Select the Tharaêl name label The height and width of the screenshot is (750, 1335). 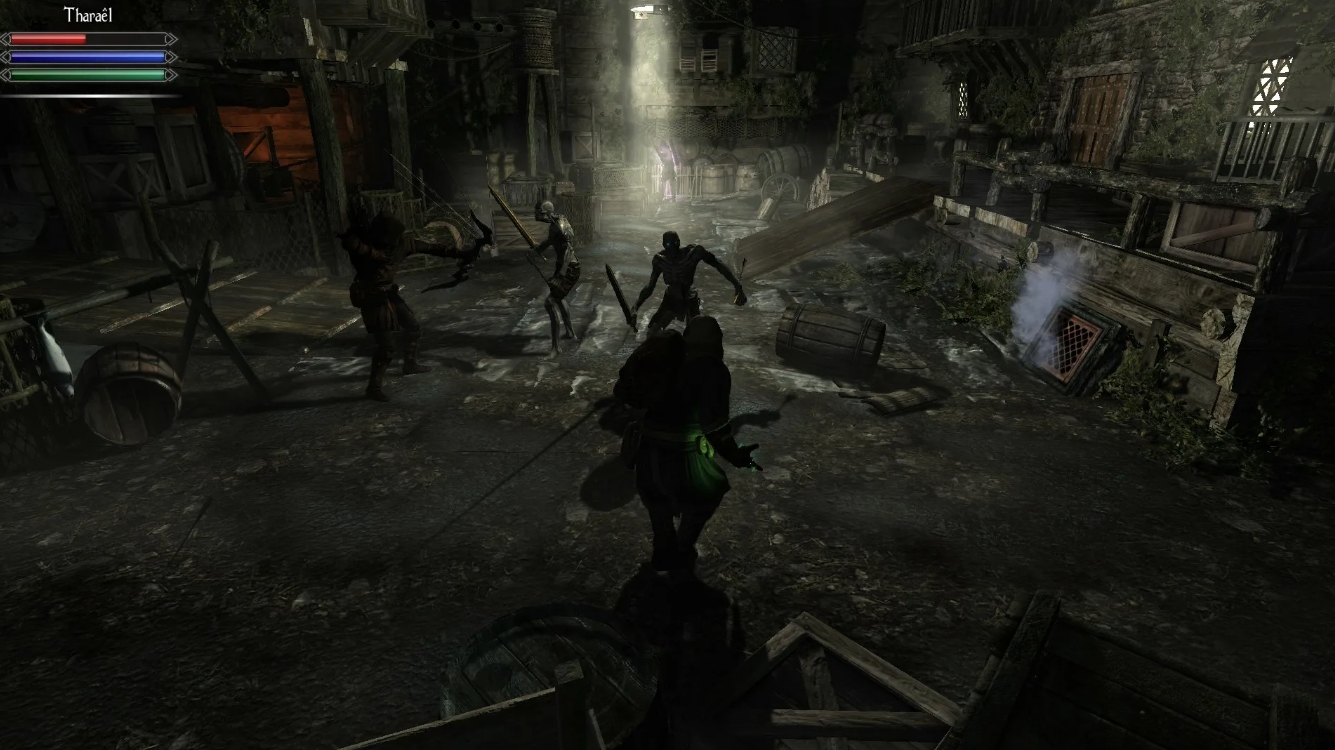(x=87, y=13)
